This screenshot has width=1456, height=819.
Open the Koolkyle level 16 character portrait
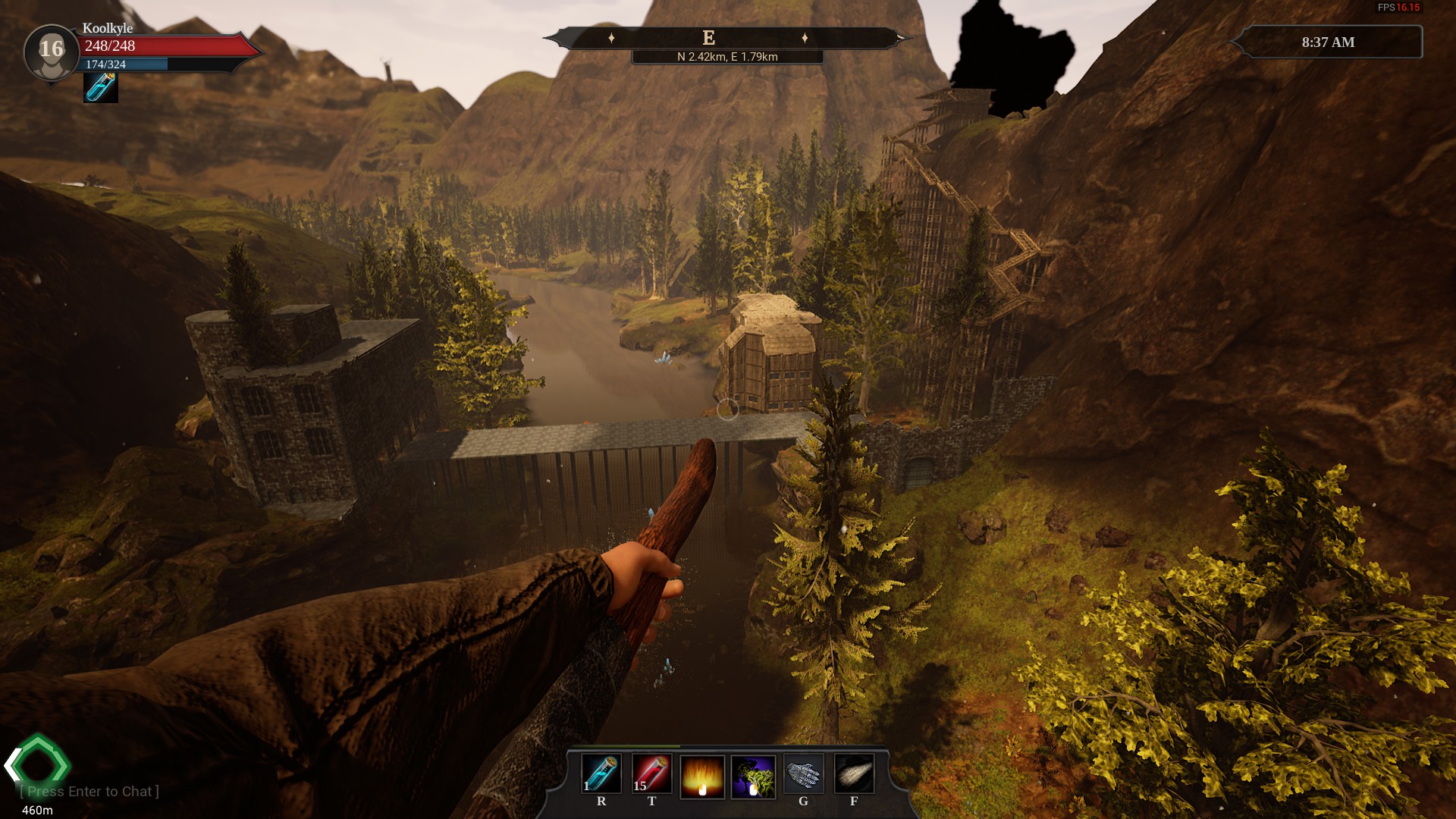[x=51, y=52]
